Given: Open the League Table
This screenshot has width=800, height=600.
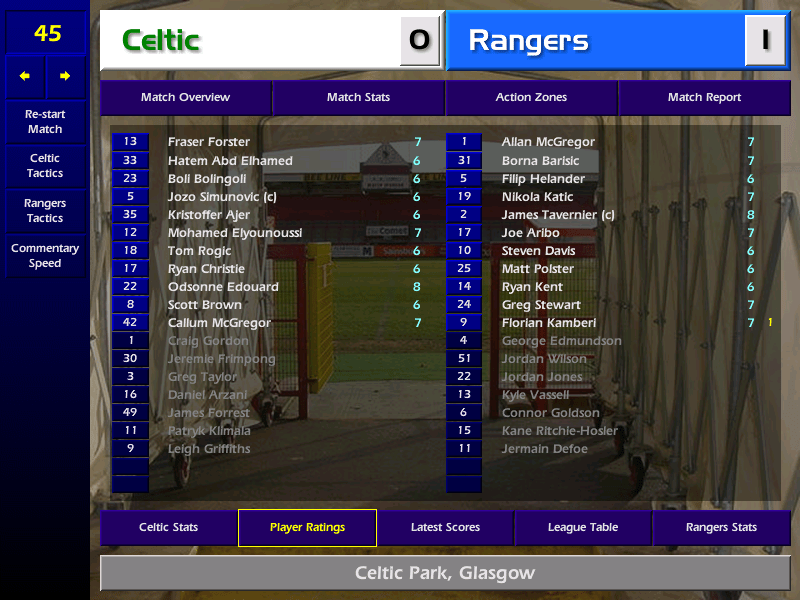Looking at the screenshot, I should (x=583, y=527).
